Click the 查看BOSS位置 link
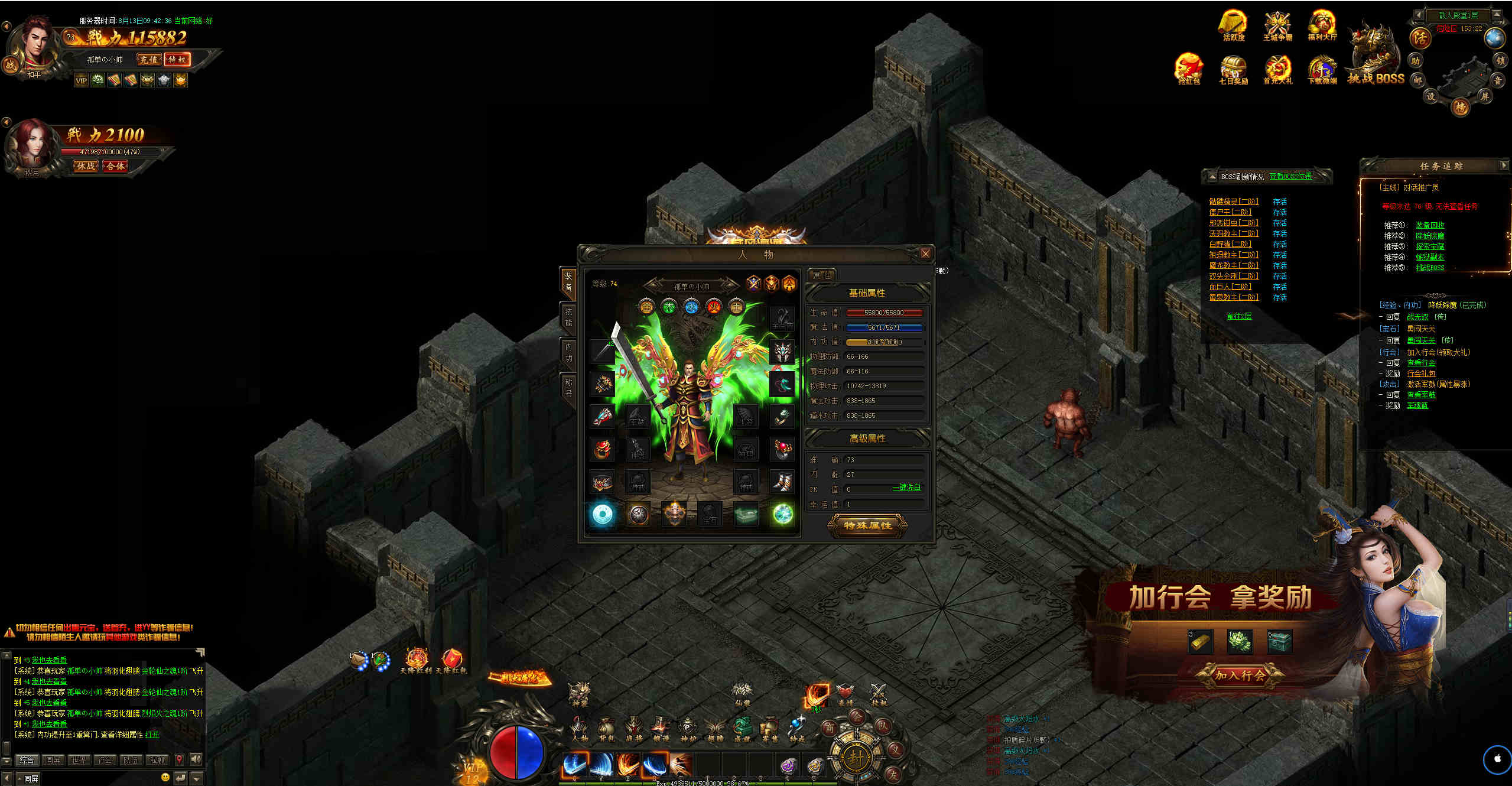 tap(1290, 176)
